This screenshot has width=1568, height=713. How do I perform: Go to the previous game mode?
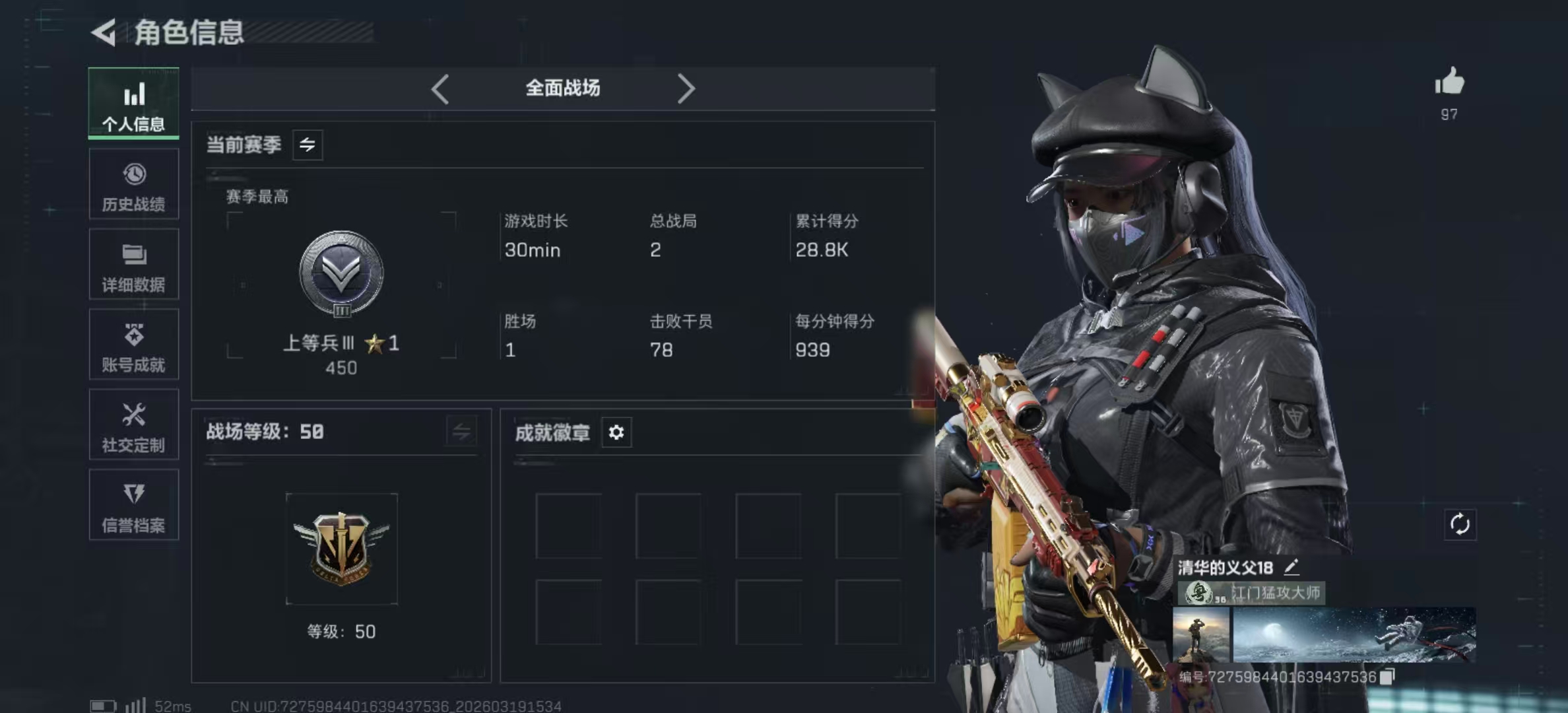pos(441,88)
